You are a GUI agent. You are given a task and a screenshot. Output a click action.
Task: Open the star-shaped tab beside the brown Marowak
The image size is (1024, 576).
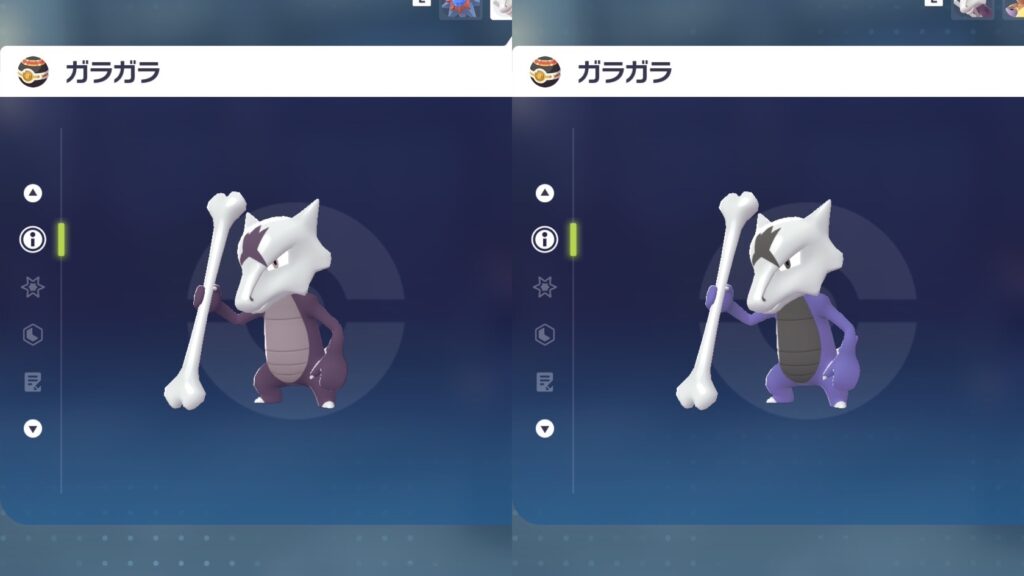[x=33, y=287]
